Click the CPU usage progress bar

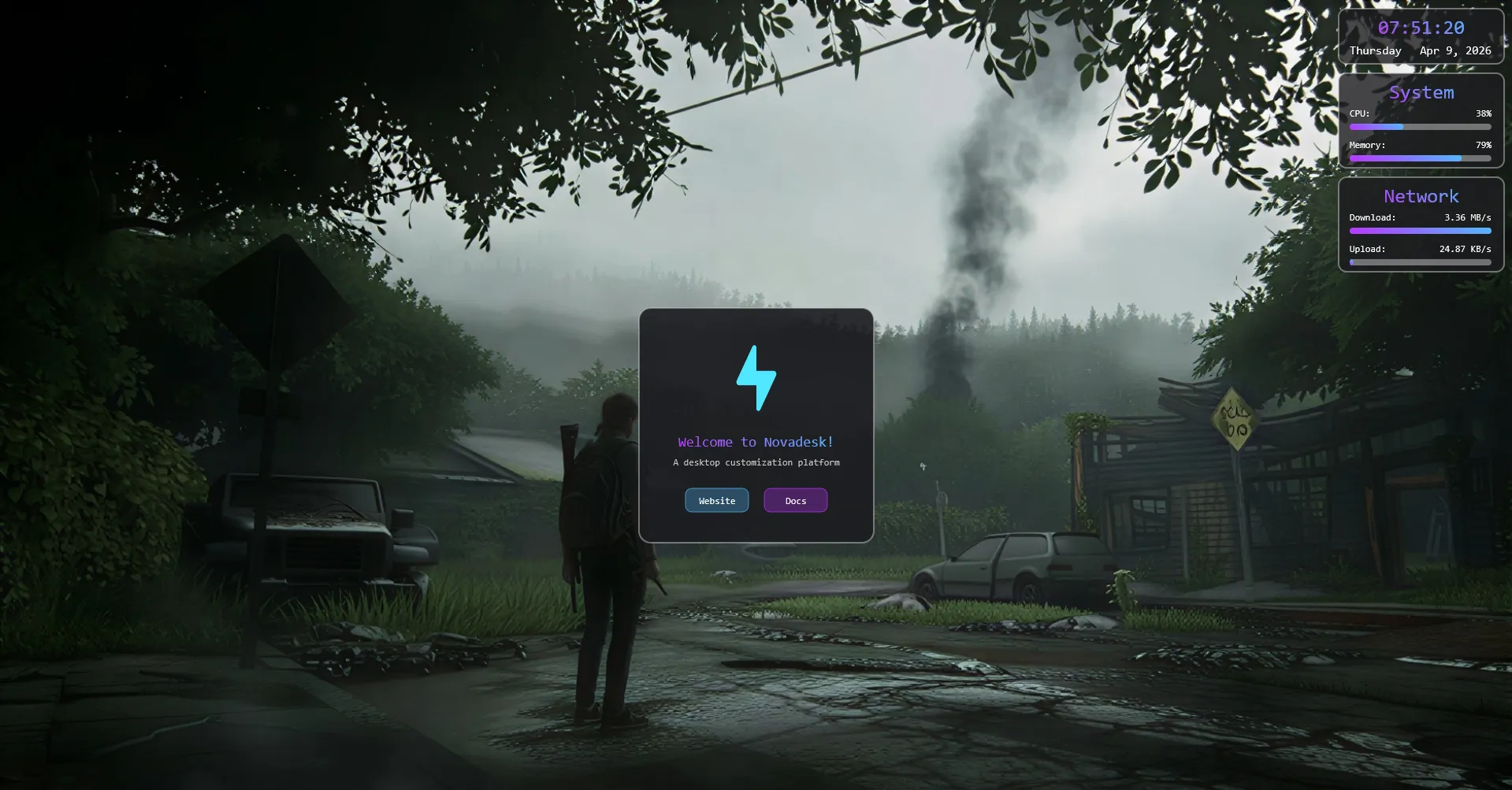coord(1420,126)
